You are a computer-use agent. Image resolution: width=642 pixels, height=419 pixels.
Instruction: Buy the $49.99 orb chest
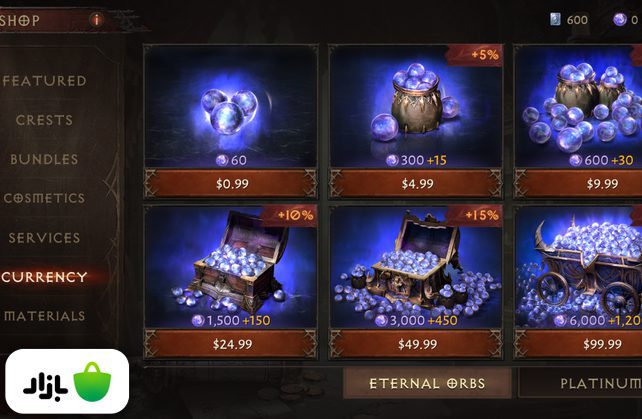416,344
